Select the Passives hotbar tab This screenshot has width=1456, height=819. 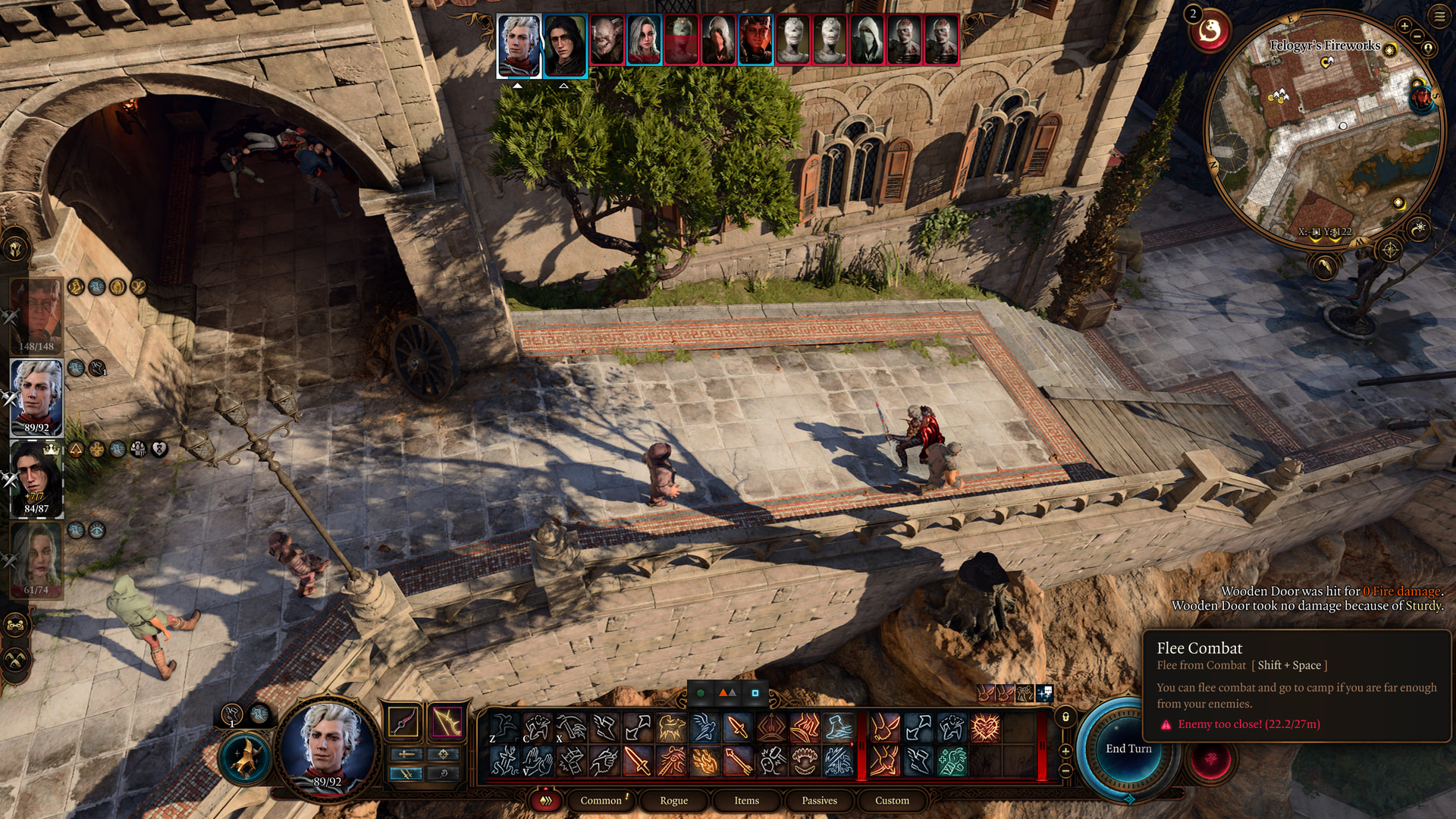819,801
